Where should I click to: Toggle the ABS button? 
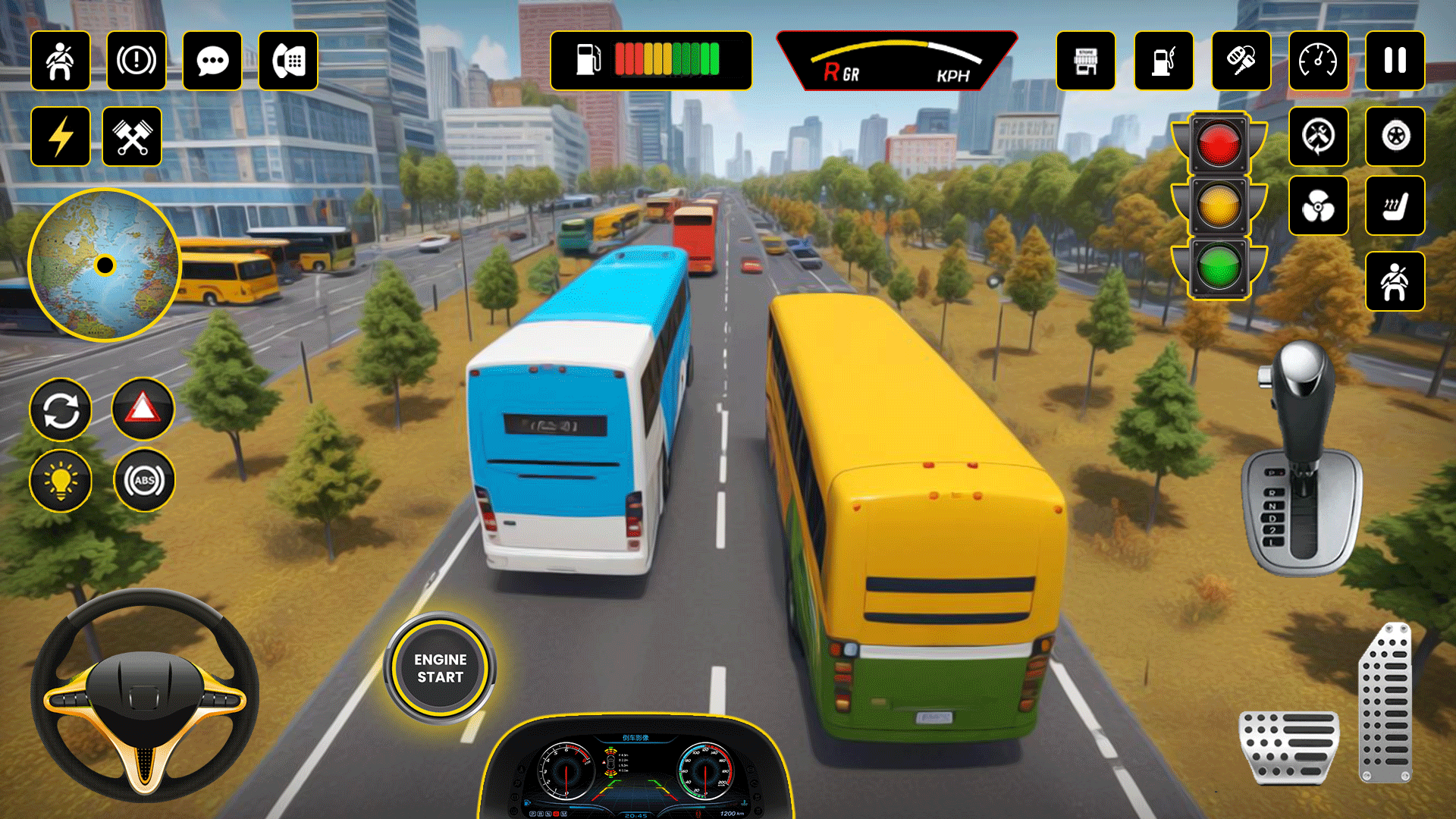coord(144,480)
